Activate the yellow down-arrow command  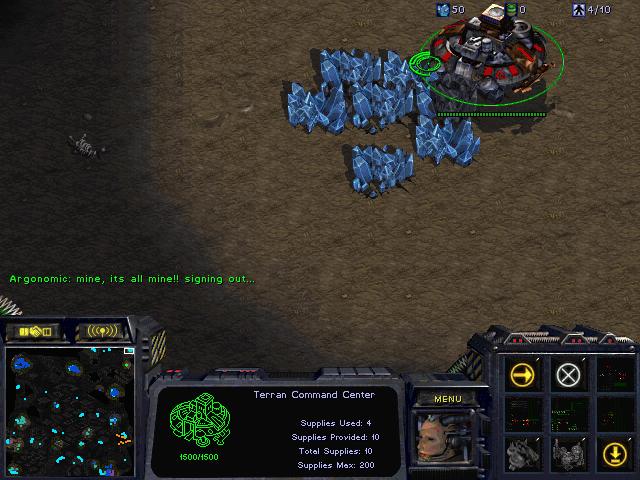pos(612,451)
